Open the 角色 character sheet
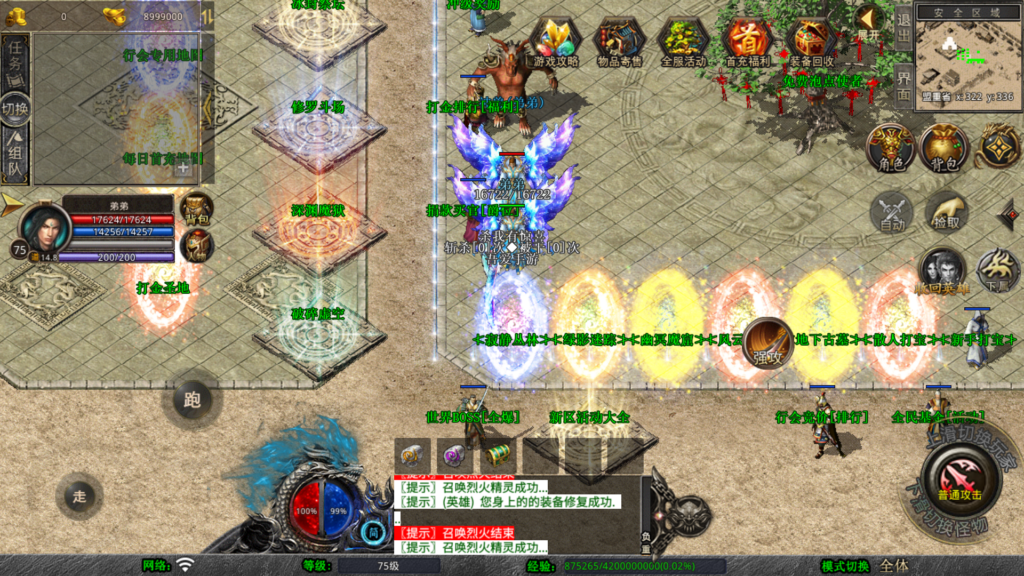Viewport: 1024px width, 576px height. click(890, 148)
